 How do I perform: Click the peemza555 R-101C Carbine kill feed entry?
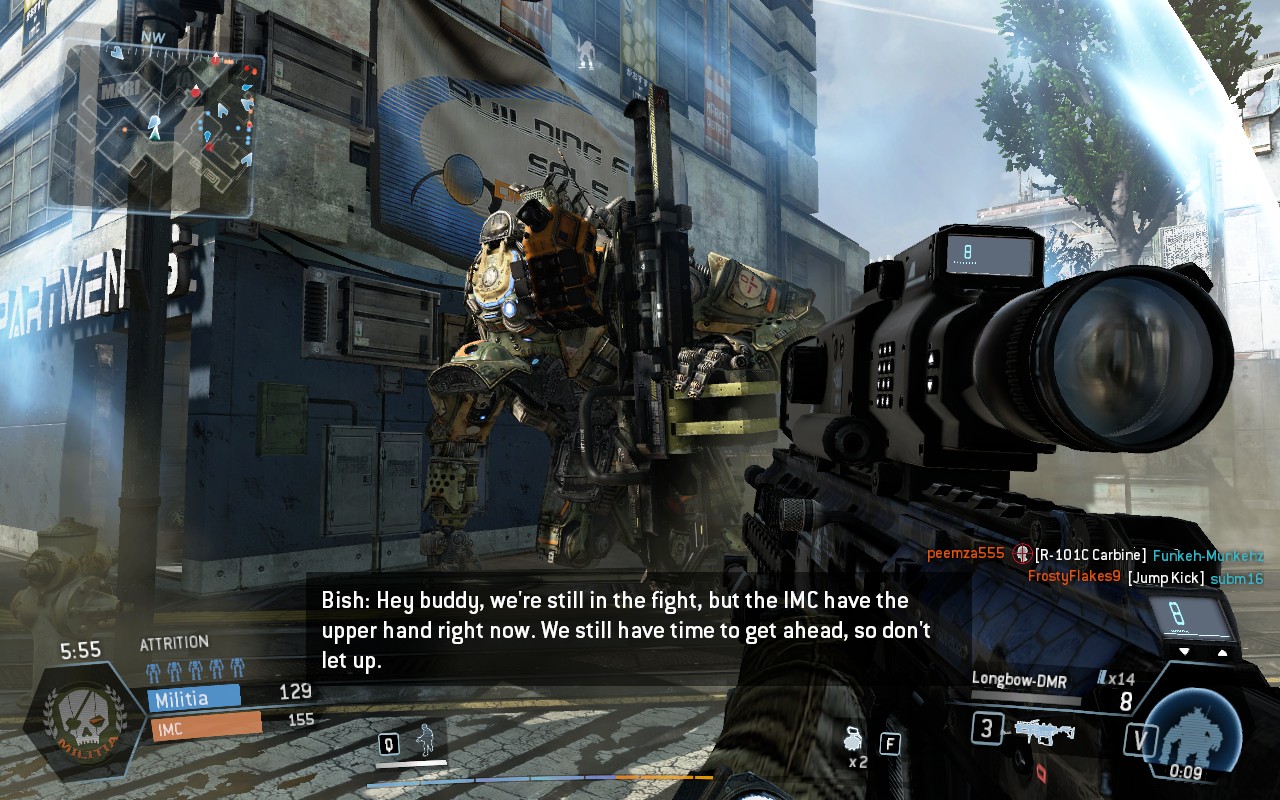(x=1094, y=555)
